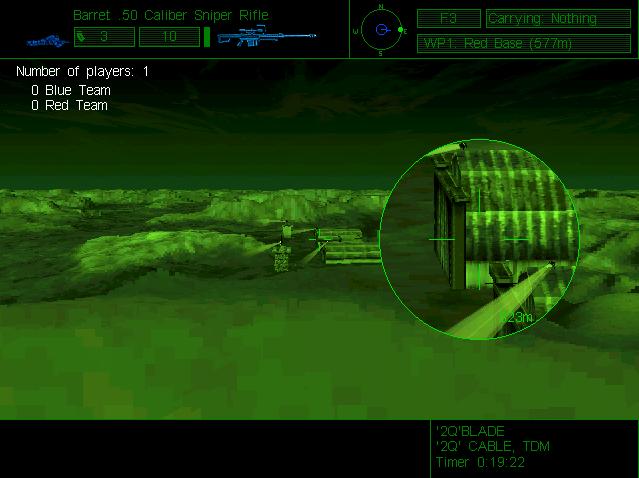Viewport: 639px width, 478px height.
Task: Click the compass in the top bar
Action: (381, 30)
